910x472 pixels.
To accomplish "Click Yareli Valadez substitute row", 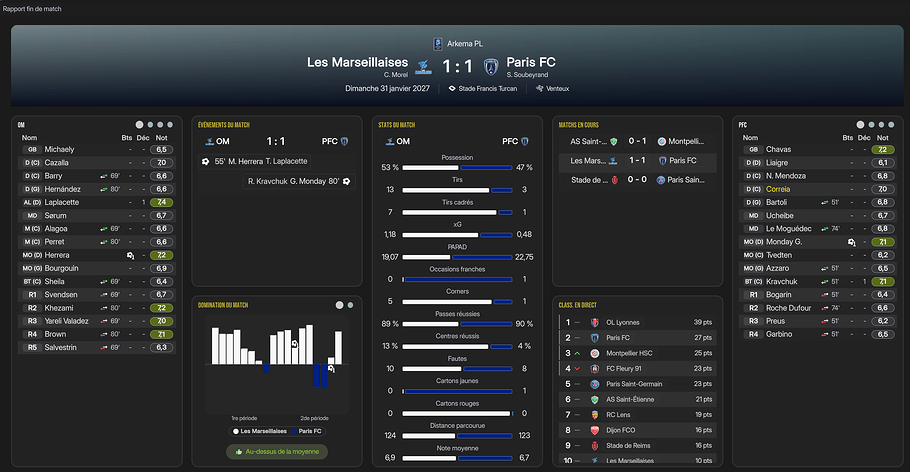I will click(70, 321).
